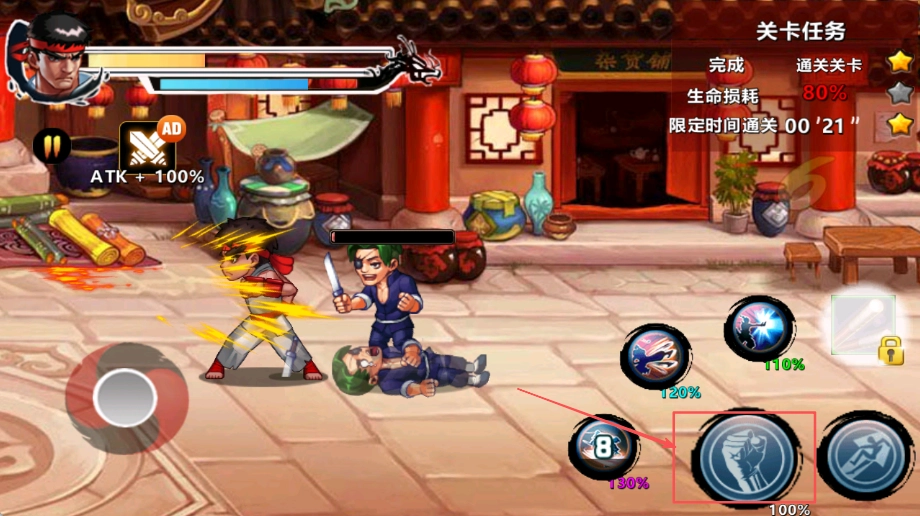Trigger the 120% skill icon
The image size is (920, 516).
point(656,357)
